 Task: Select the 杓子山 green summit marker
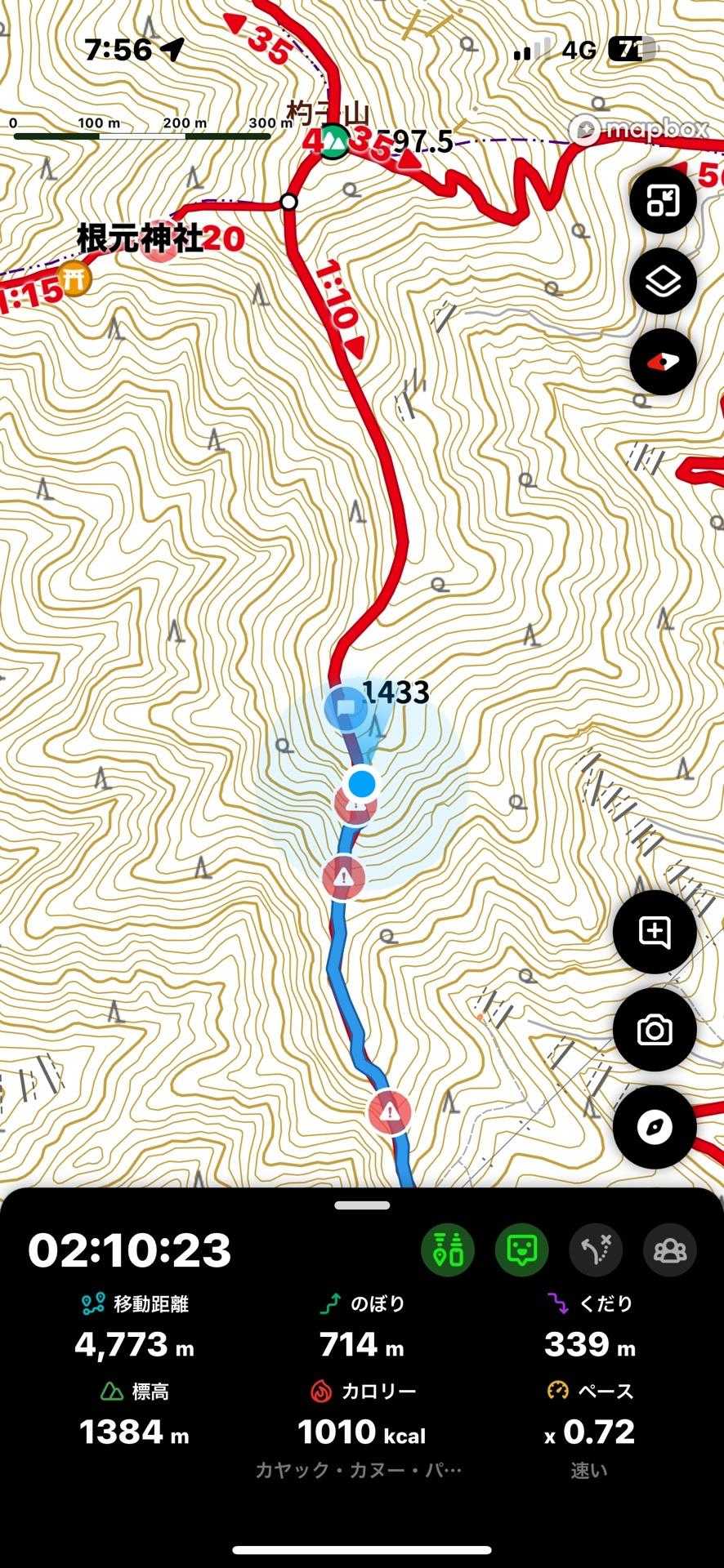(334, 143)
